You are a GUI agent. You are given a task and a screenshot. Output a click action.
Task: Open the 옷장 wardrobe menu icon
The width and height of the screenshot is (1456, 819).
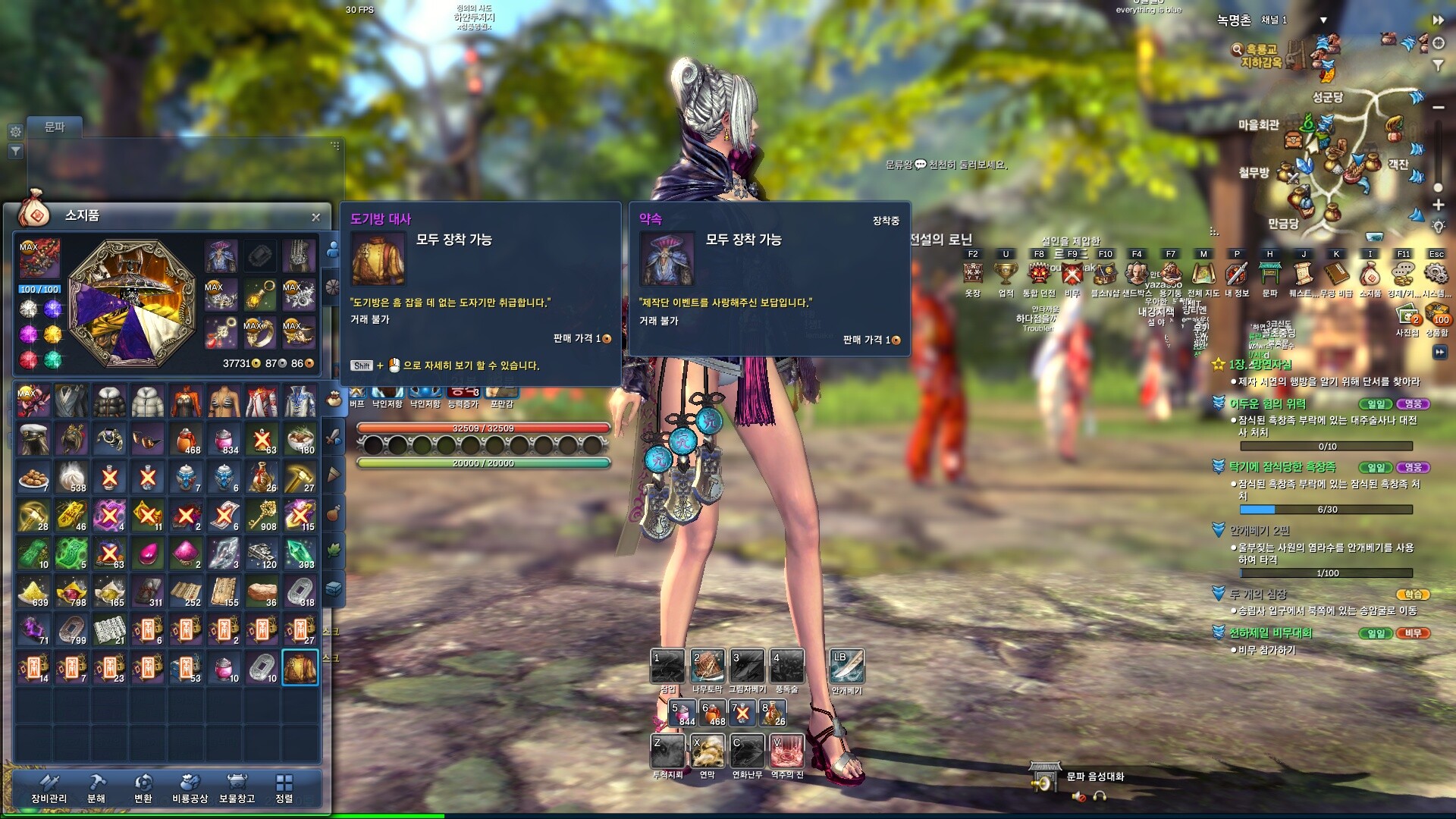point(973,274)
